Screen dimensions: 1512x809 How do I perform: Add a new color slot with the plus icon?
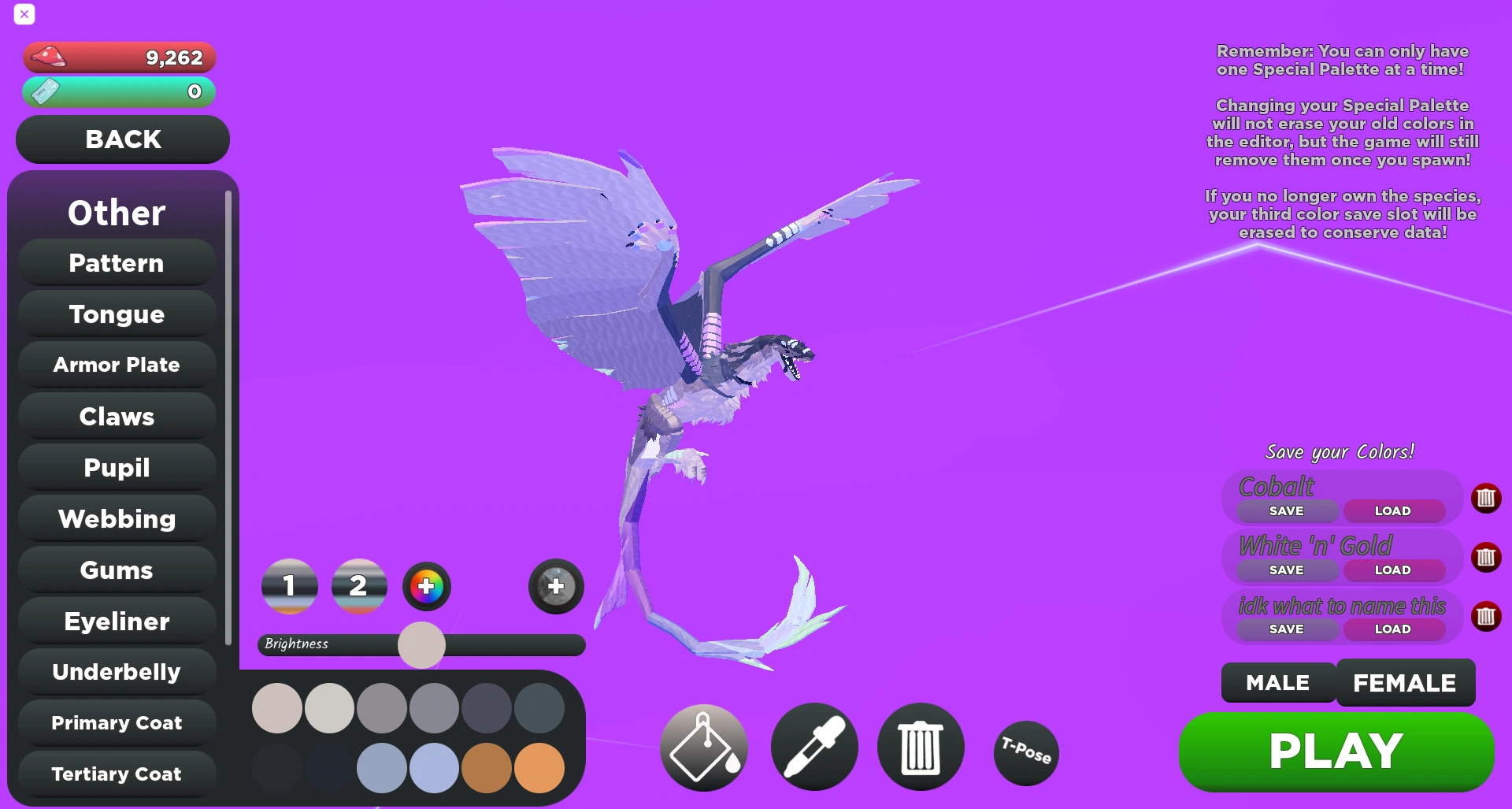[555, 586]
